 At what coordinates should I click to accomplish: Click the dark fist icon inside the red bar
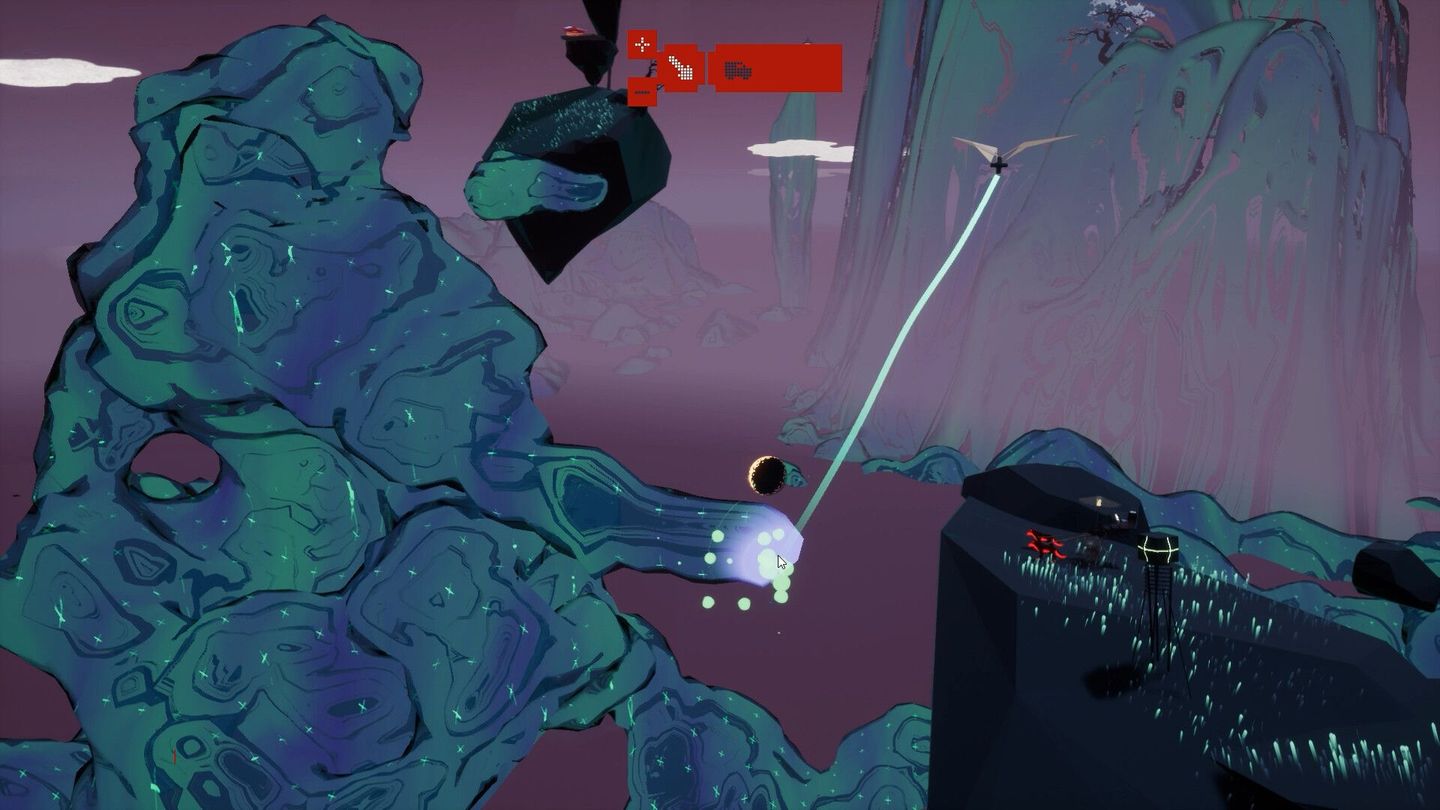737,70
